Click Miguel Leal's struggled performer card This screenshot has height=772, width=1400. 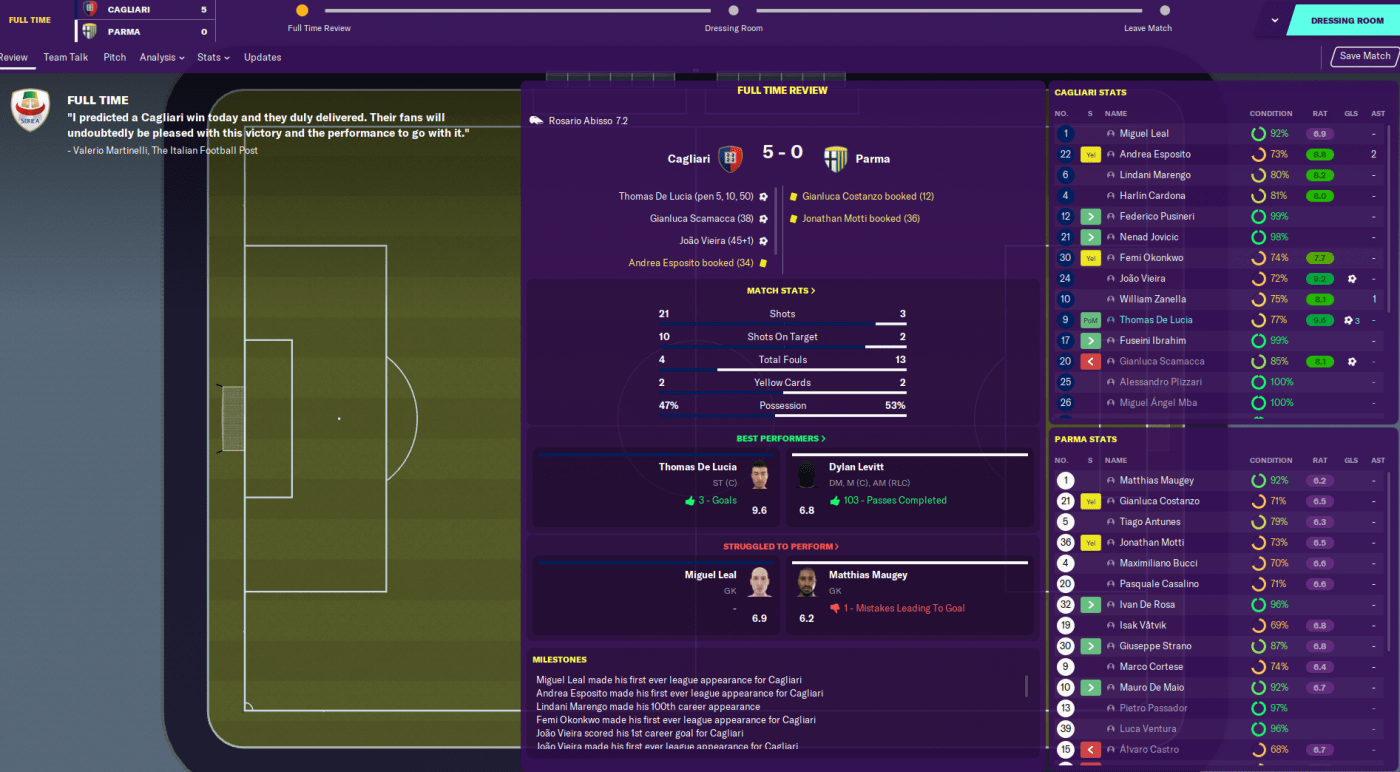[657, 596]
